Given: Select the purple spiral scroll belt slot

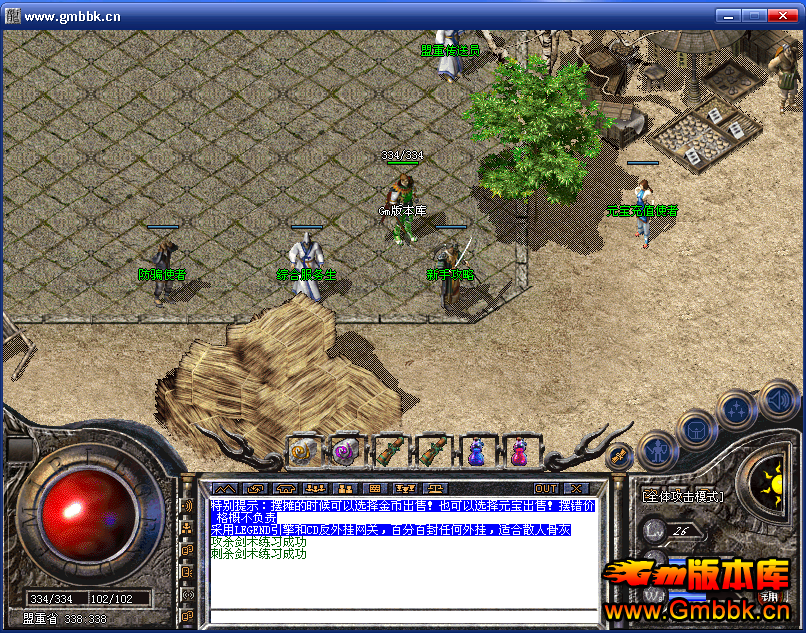Looking at the screenshot, I should pyautogui.click(x=346, y=451).
